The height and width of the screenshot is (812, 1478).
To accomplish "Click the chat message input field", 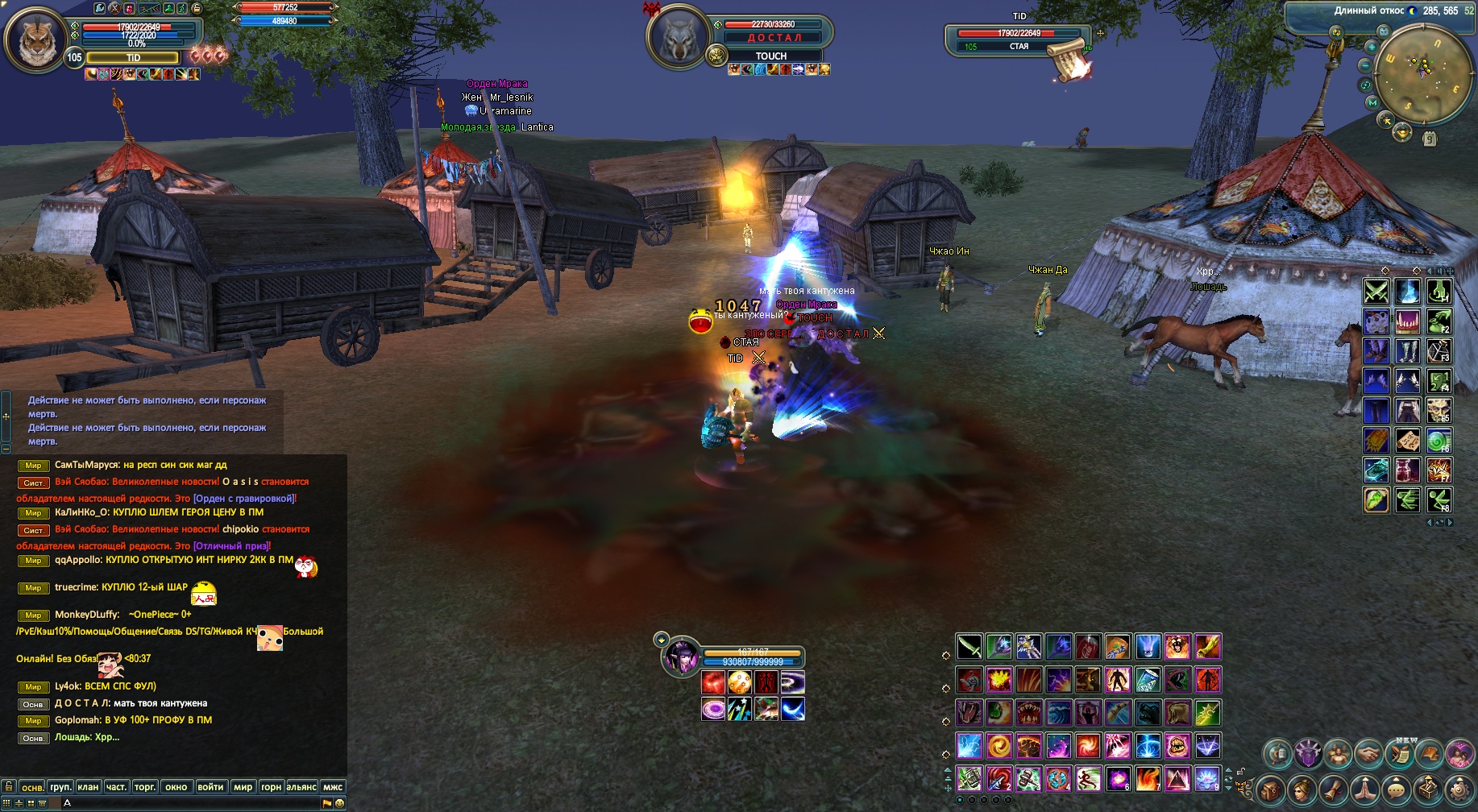I will click(x=193, y=803).
